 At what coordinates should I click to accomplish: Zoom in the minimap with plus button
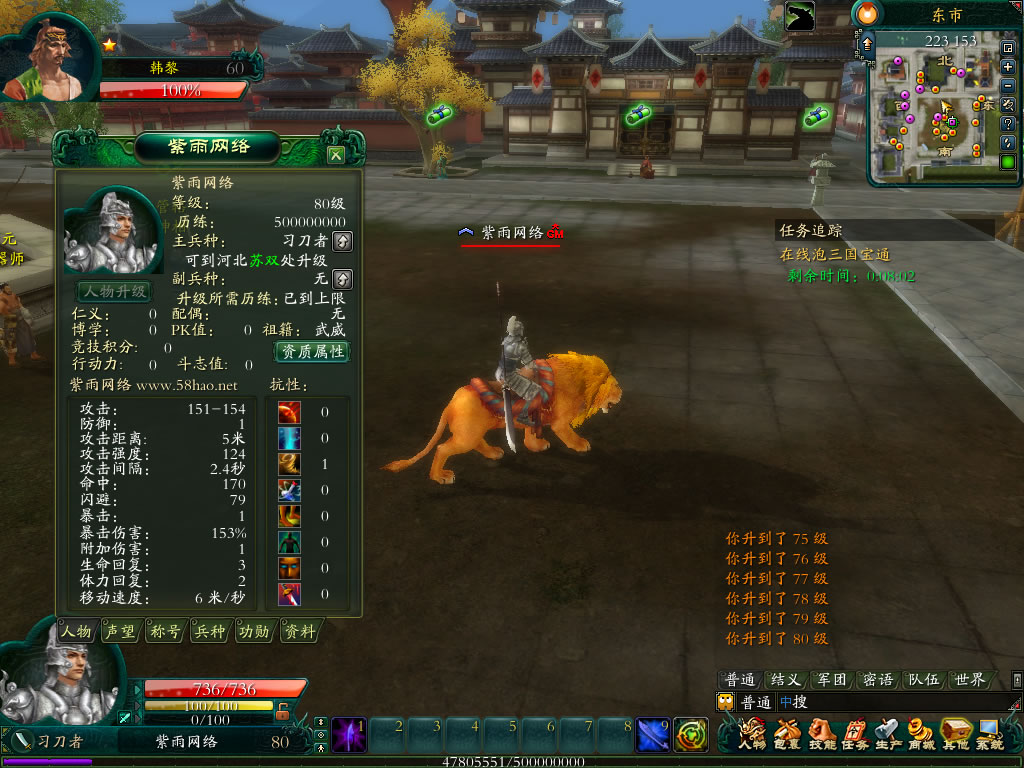tap(1008, 67)
